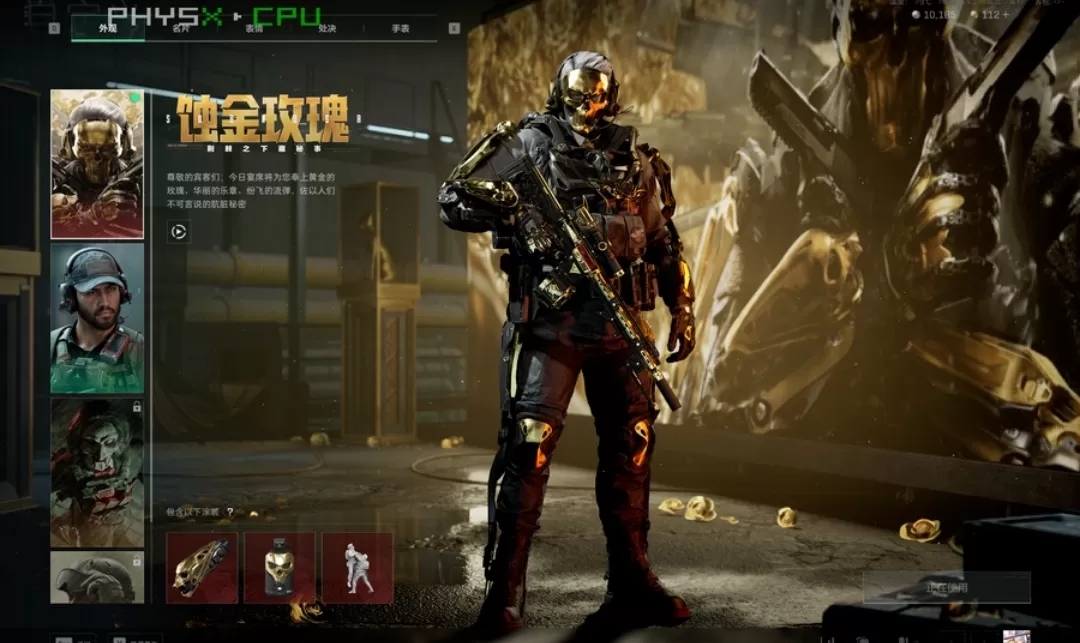Select the locked pale-faced operator skin

(97, 472)
